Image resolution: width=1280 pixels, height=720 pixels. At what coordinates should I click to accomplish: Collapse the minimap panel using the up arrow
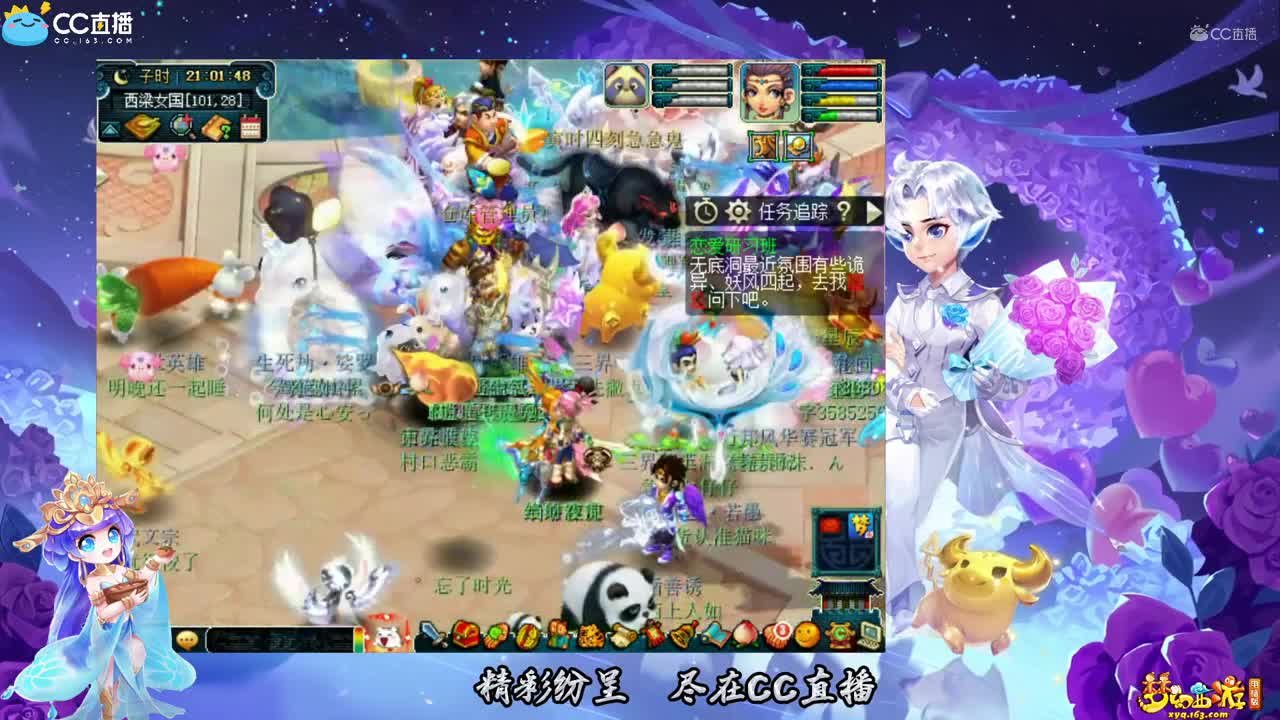(x=109, y=128)
